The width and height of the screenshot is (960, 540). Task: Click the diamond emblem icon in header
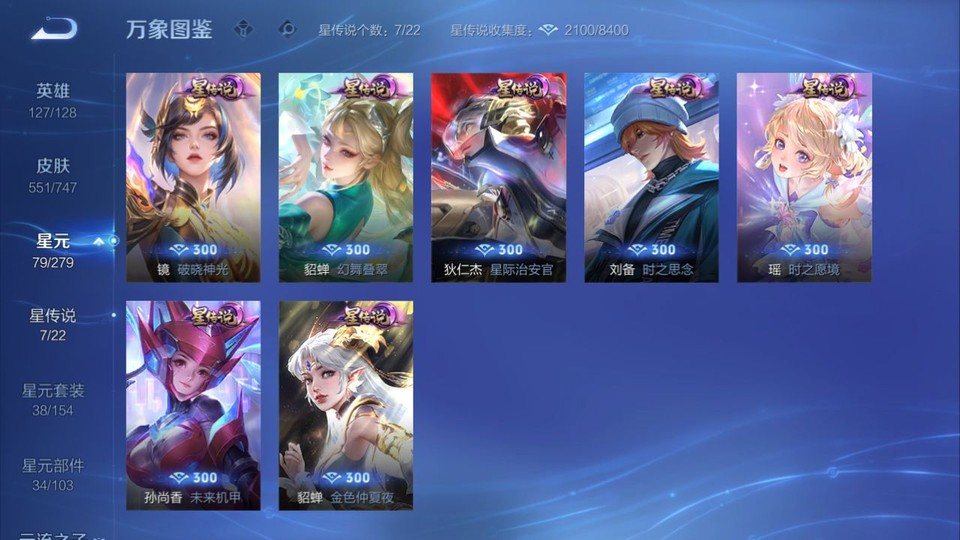coord(287,30)
